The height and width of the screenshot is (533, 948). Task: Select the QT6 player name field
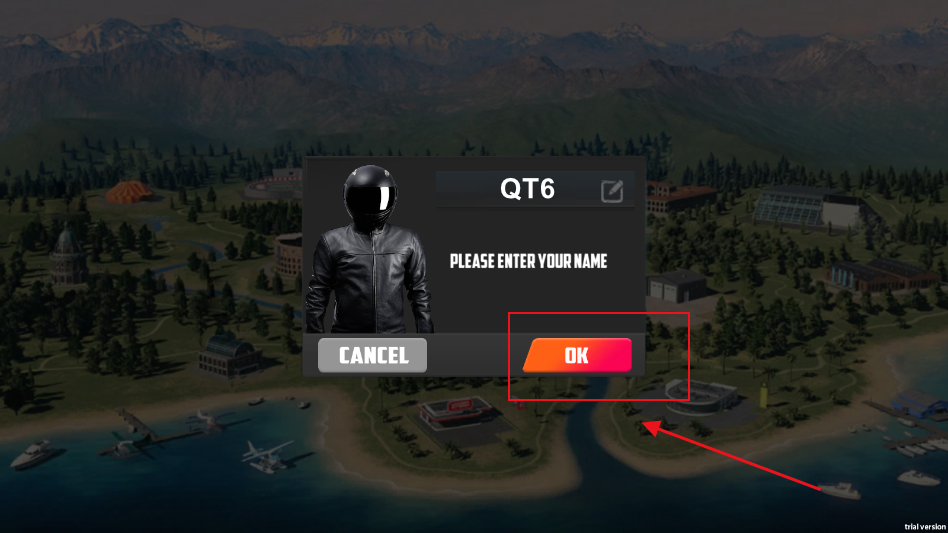527,189
